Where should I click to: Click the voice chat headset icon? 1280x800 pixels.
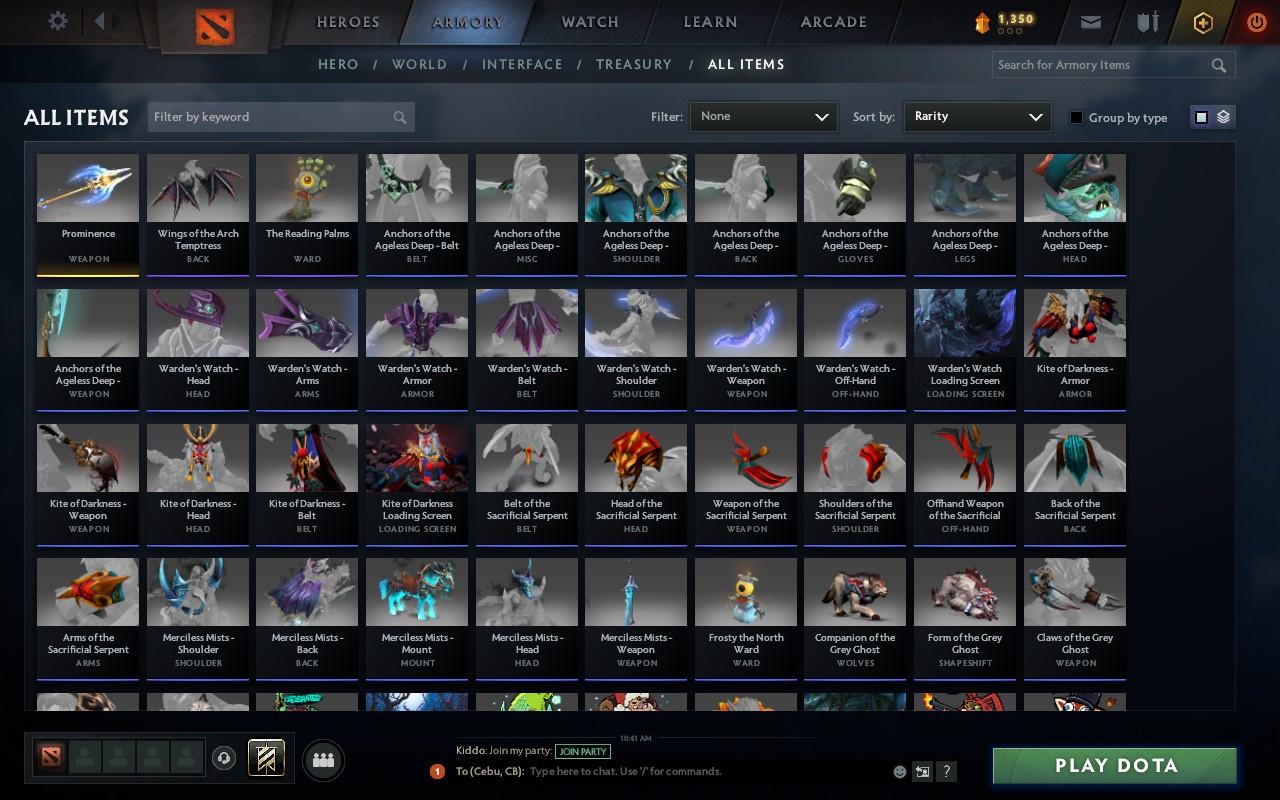click(222, 757)
